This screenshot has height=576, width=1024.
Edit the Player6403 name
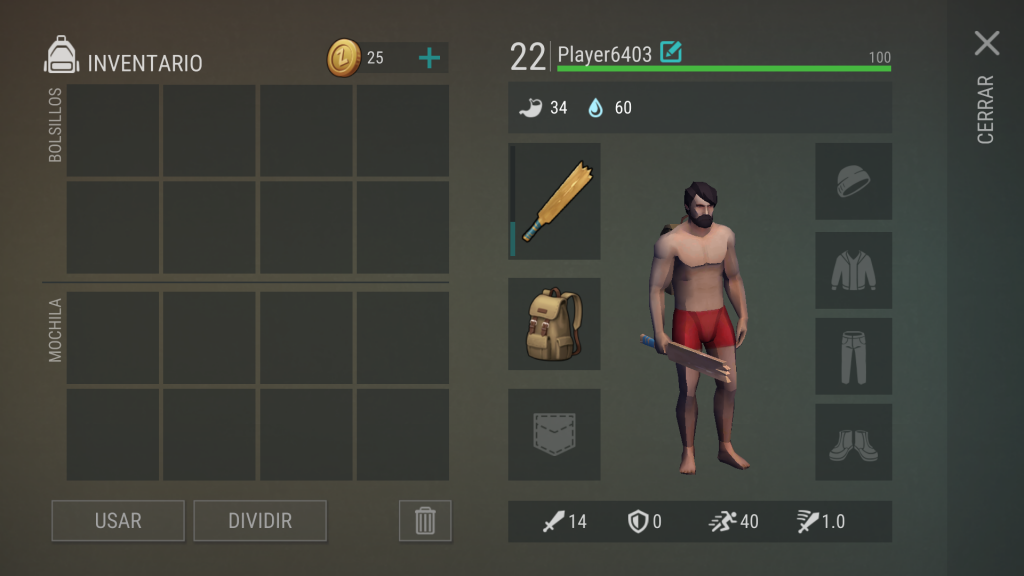pyautogui.click(x=671, y=52)
